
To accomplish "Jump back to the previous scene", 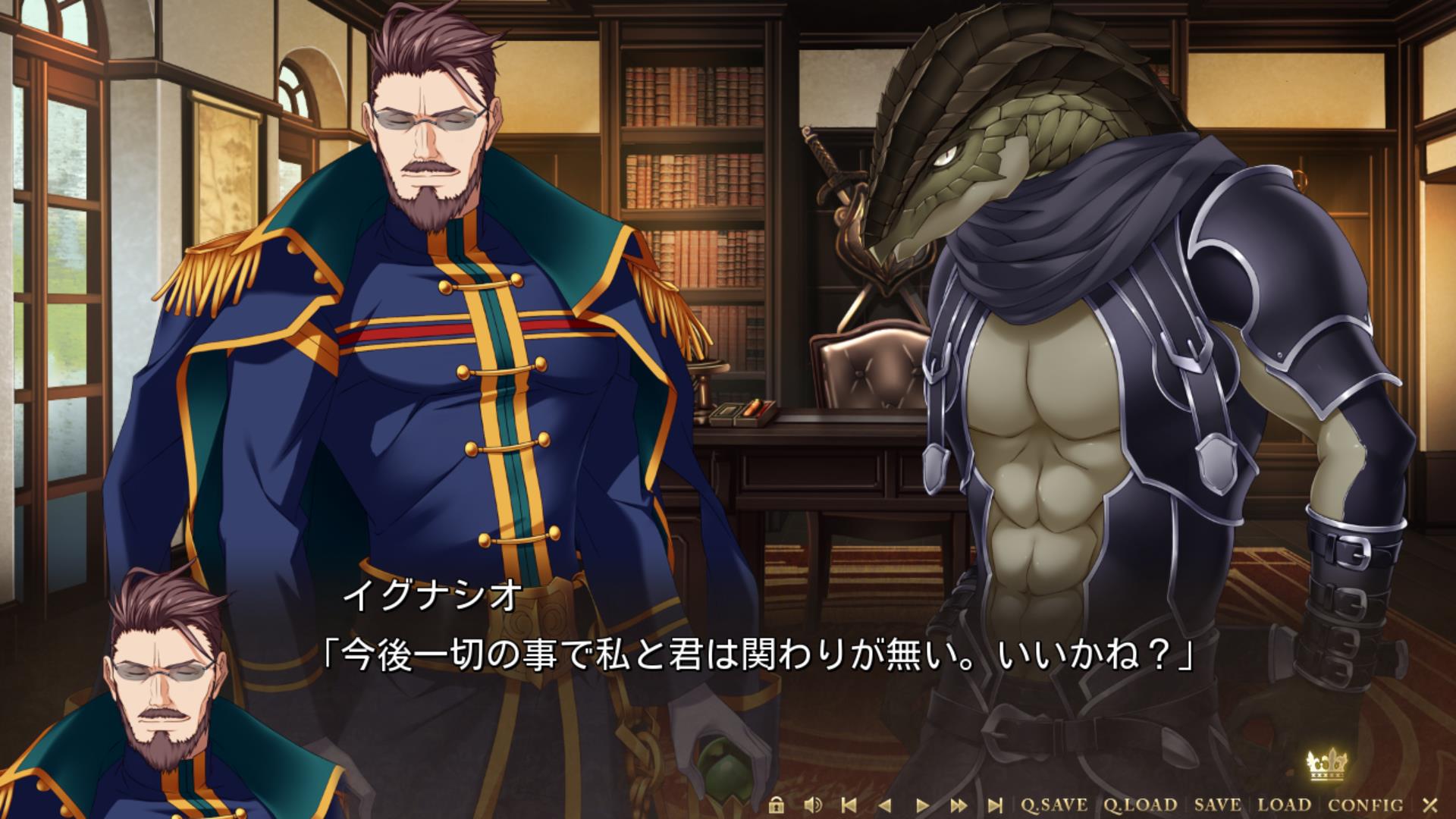I will tap(849, 805).
